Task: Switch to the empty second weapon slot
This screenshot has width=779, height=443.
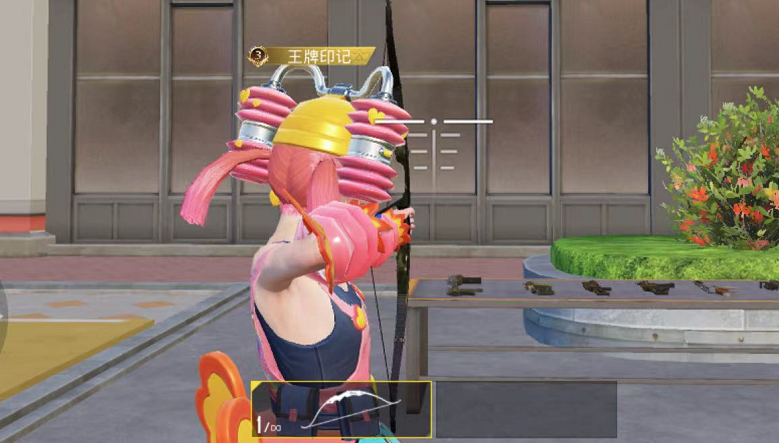Action: [526, 409]
